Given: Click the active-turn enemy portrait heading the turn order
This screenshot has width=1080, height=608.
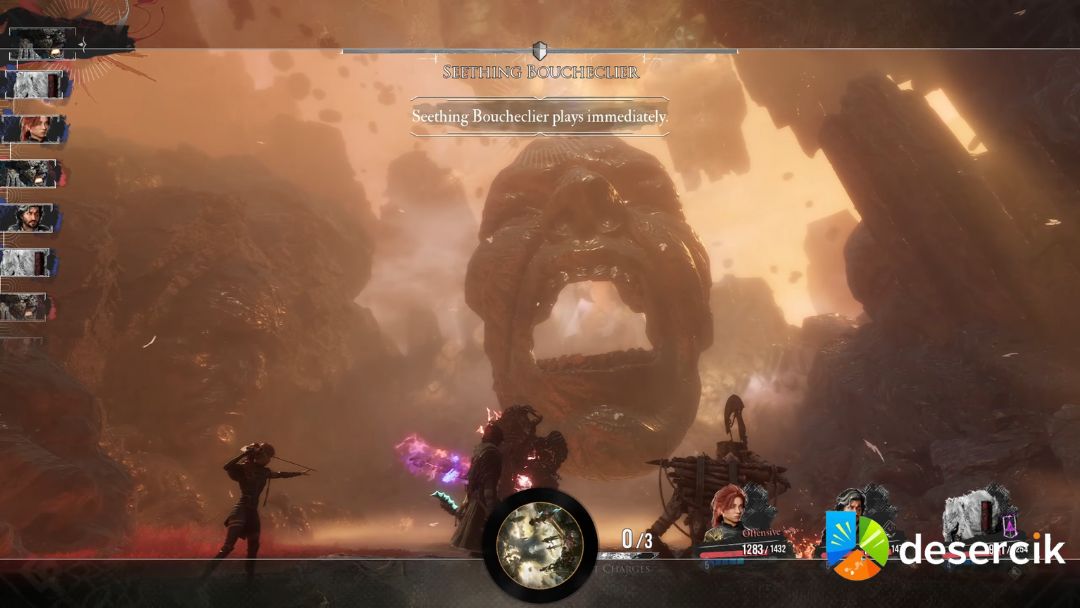Looking at the screenshot, I should pos(42,41).
